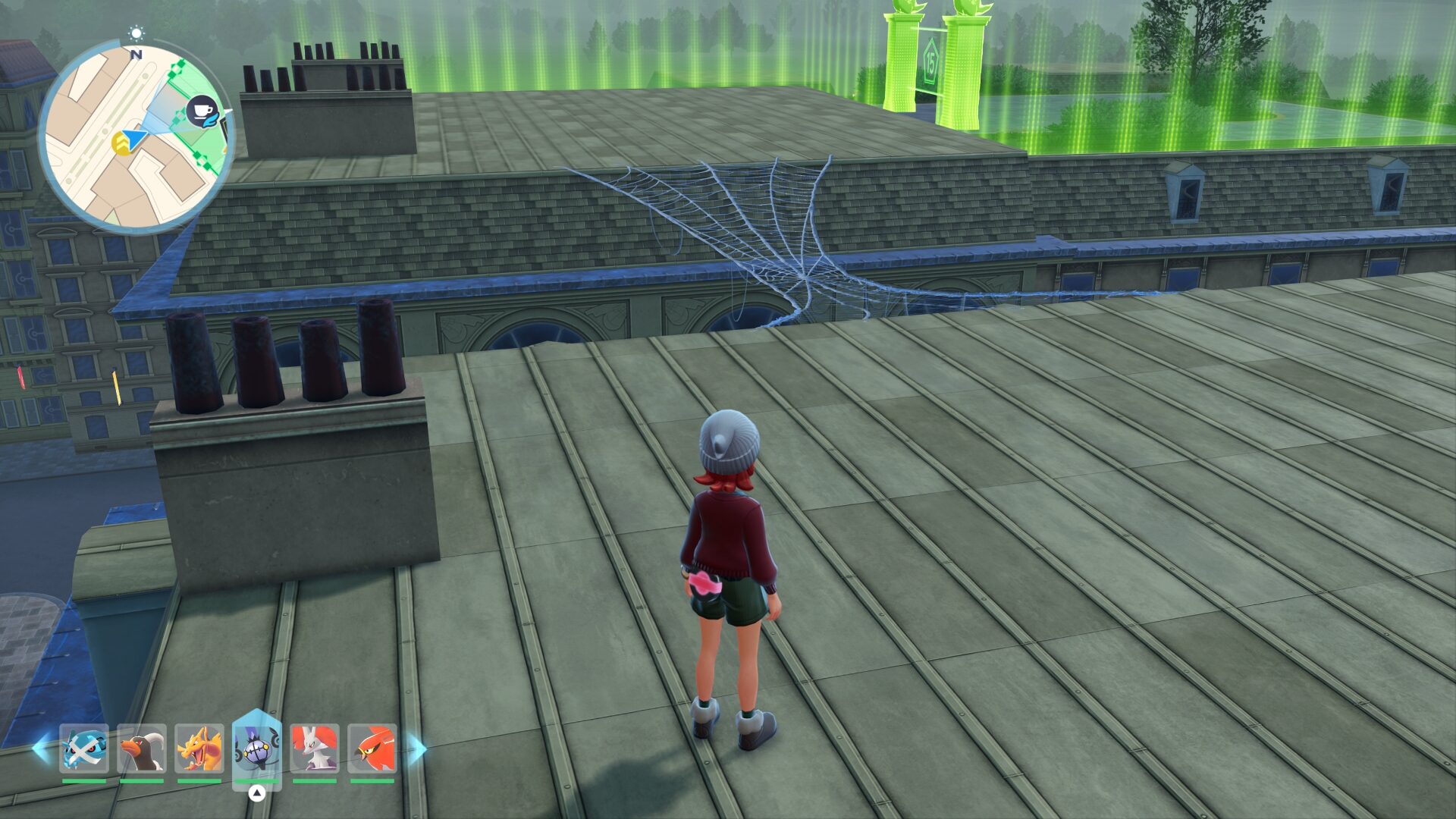Select the highlighted Chandelure party slot
The height and width of the screenshot is (819, 1456).
click(257, 748)
